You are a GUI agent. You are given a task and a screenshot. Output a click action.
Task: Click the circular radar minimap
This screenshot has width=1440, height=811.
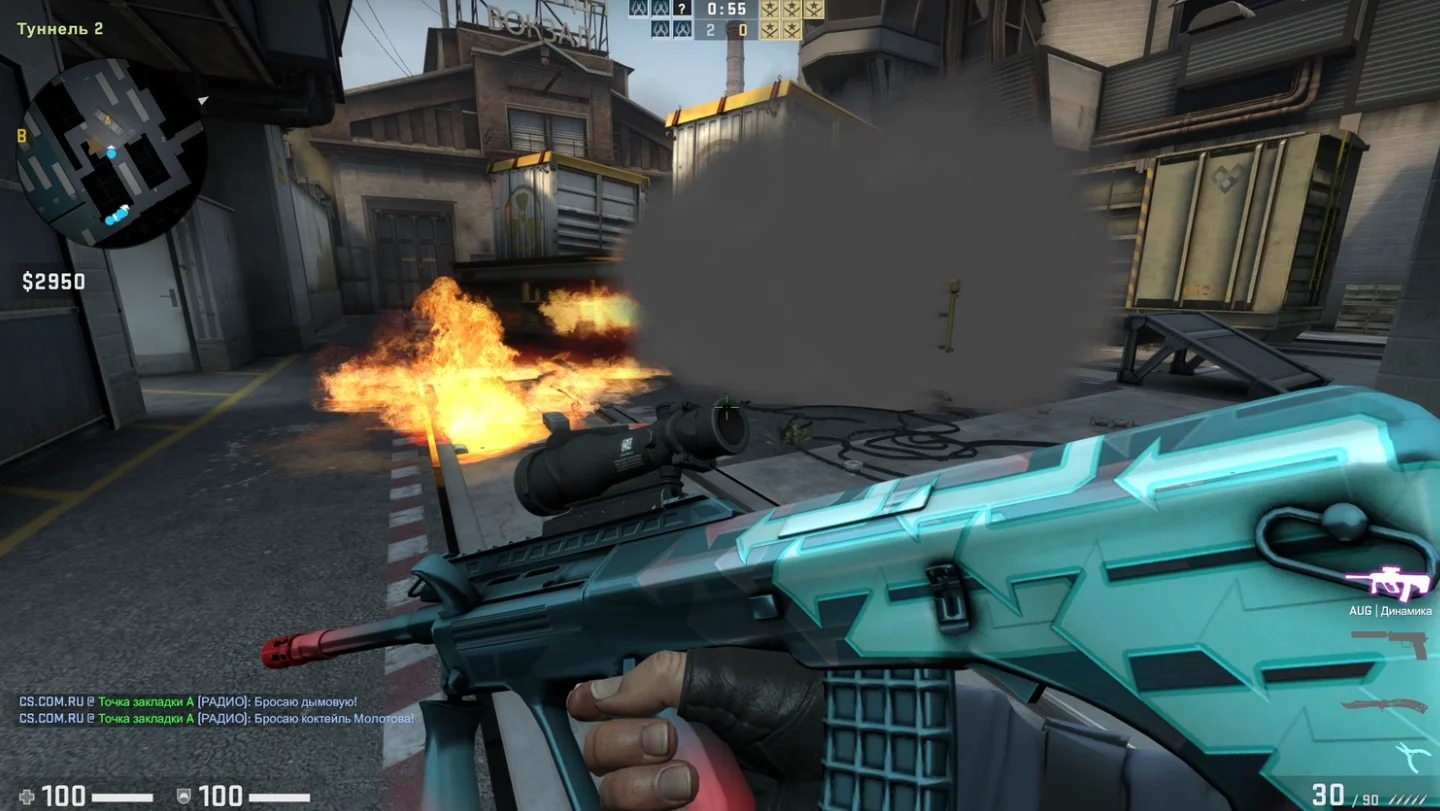coord(112,151)
